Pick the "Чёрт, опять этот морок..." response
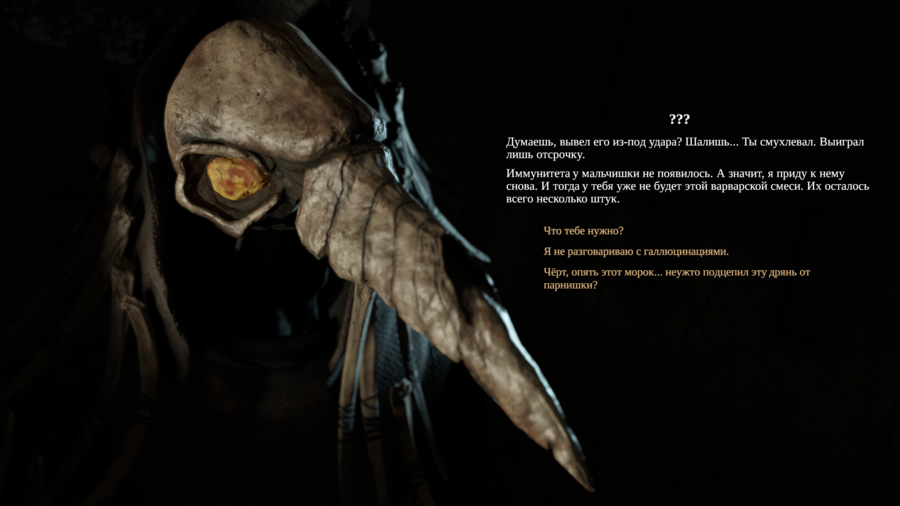 coord(676,278)
